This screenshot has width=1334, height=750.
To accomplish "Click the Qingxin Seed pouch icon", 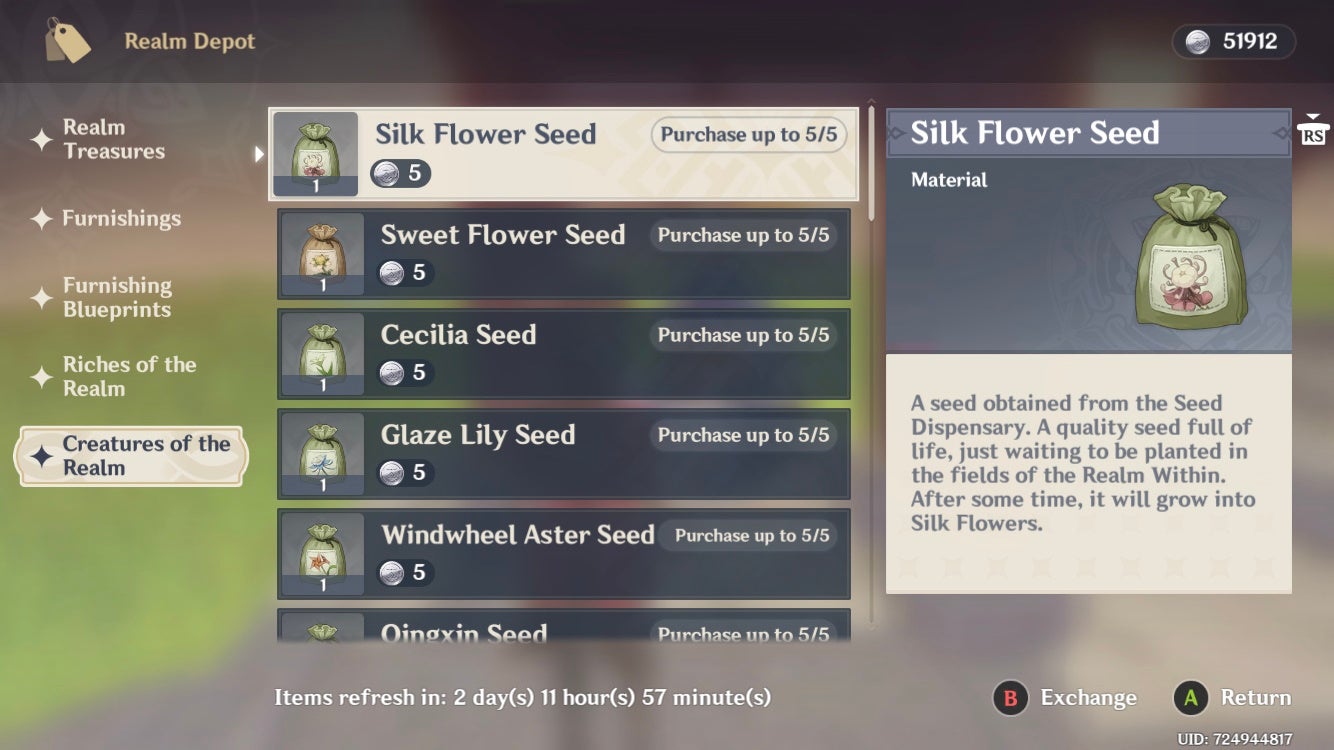I will [x=322, y=638].
